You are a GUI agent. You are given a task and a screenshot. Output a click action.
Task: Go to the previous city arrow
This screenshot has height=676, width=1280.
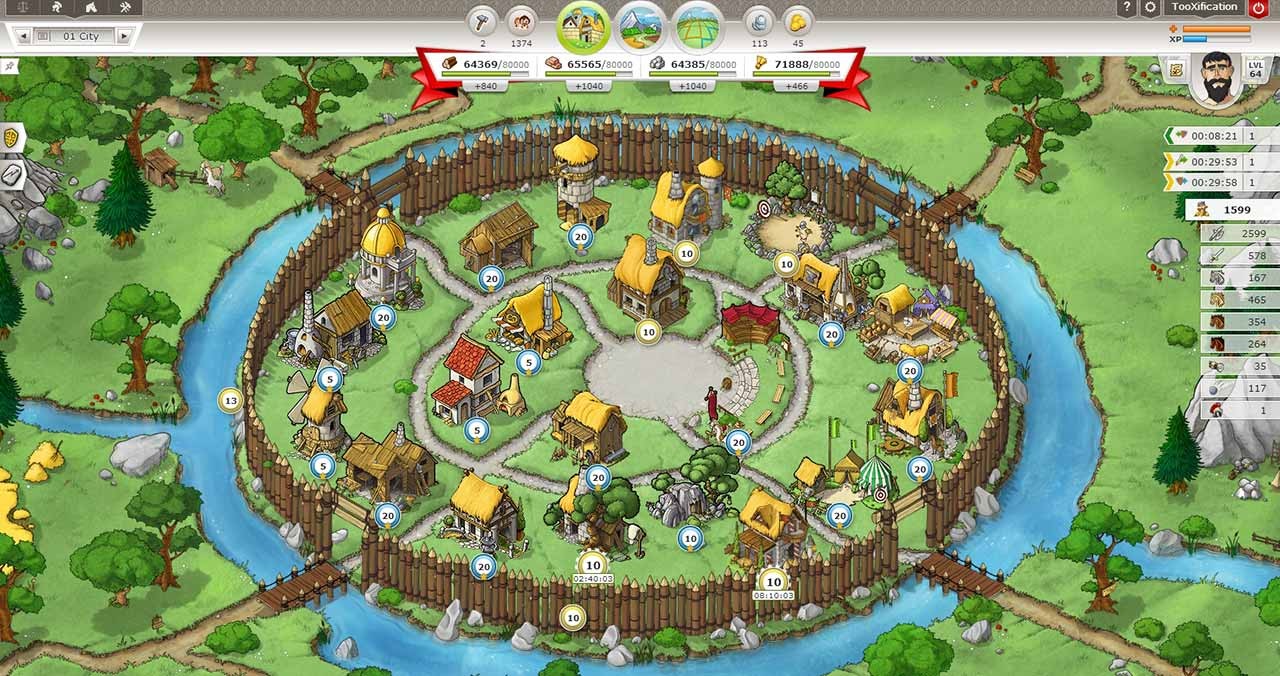coord(22,36)
